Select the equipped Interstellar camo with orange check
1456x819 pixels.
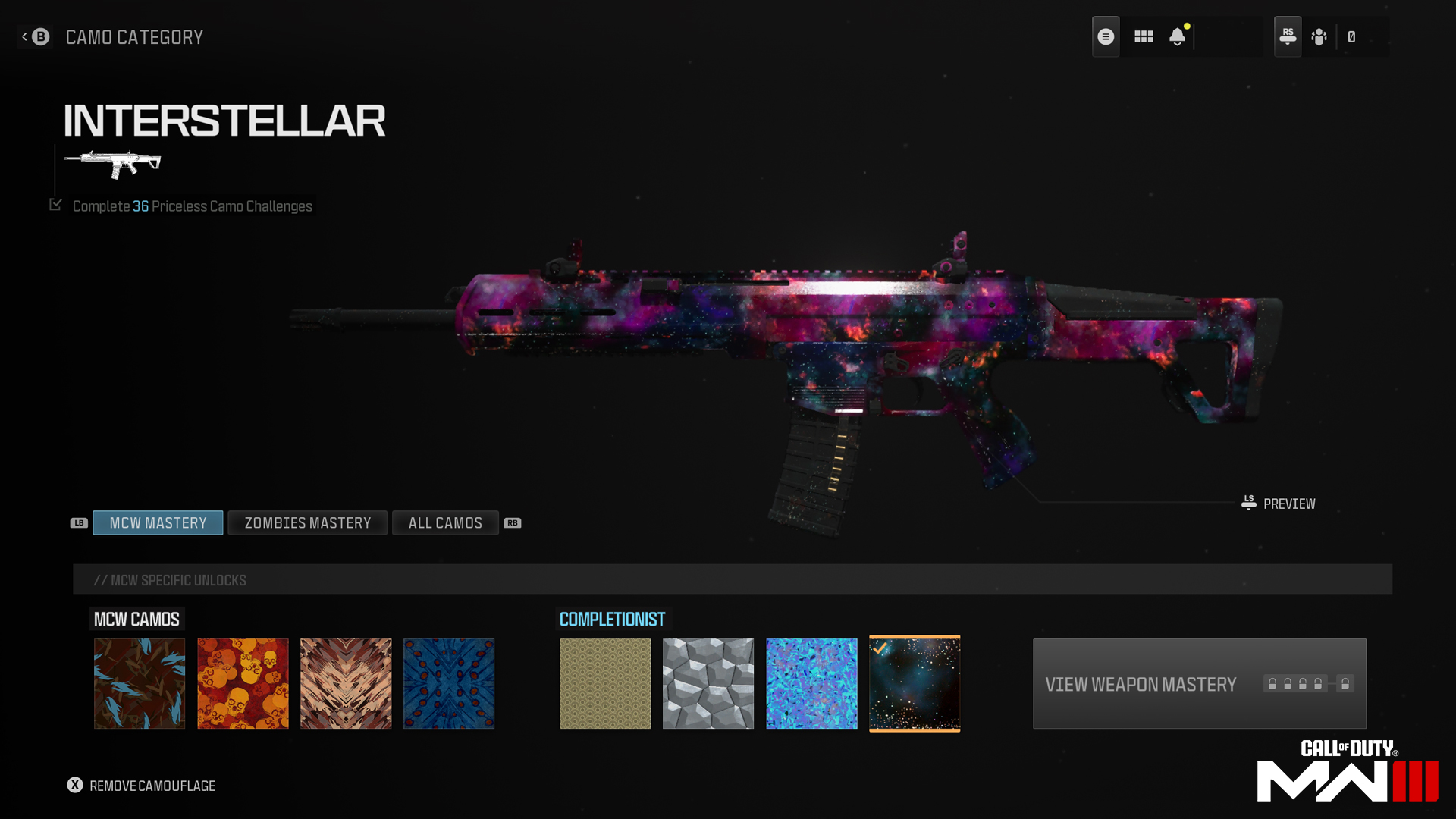(915, 682)
